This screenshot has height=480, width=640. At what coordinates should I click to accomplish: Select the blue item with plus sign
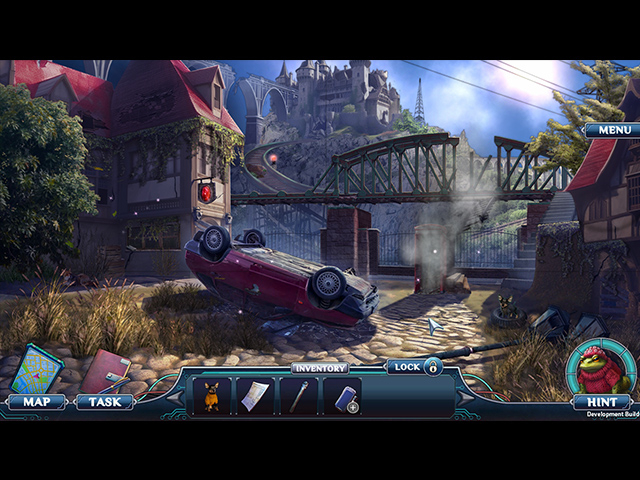344,397
